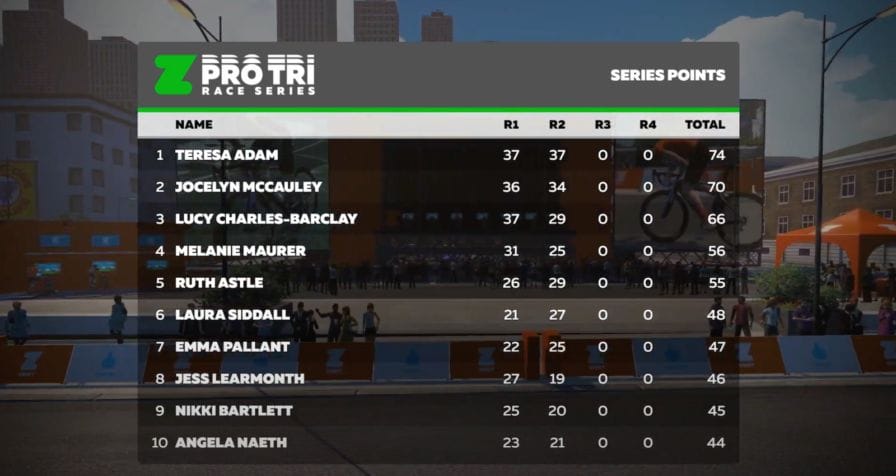Click the NAME column header
This screenshot has width=896, height=476.
194,125
